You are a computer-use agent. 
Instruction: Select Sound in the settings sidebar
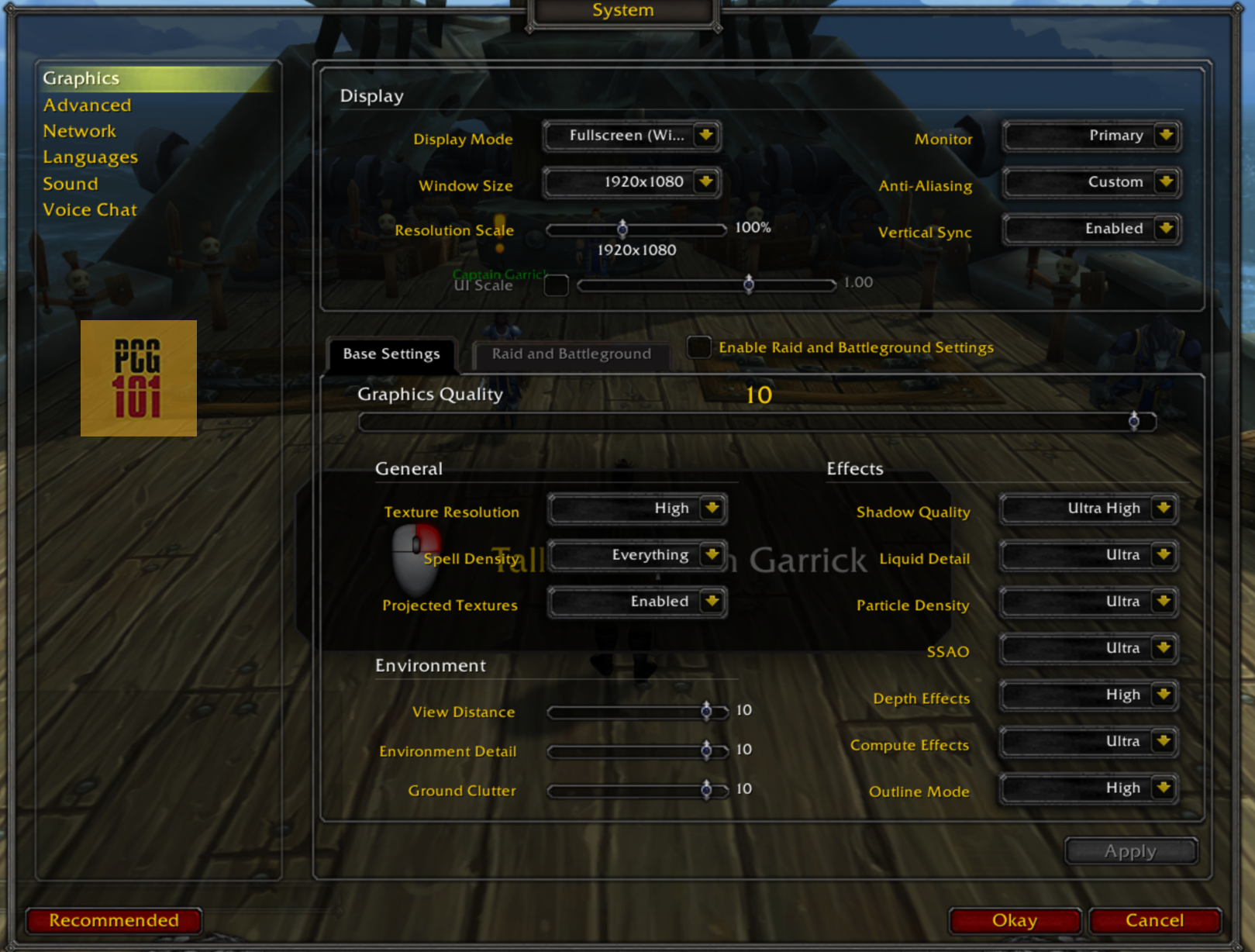(70, 184)
